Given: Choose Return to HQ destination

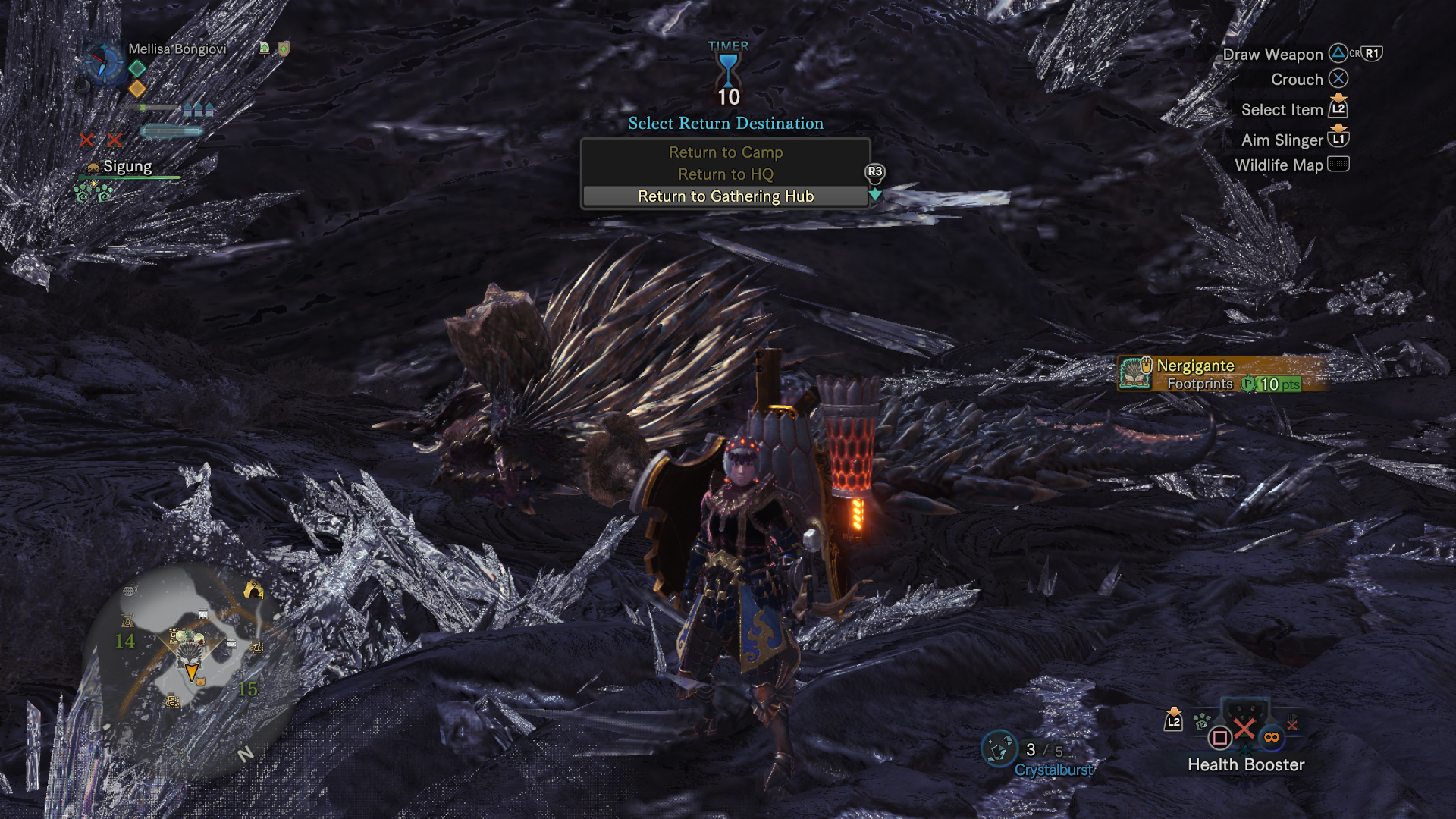Looking at the screenshot, I should 725,174.
